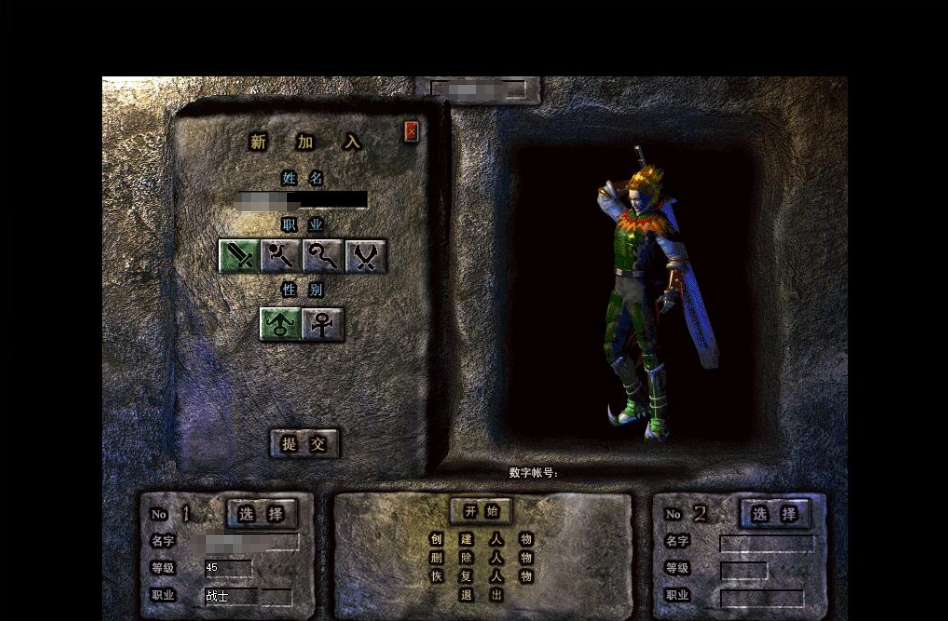The width and height of the screenshot is (948, 621).
Task: Select the running figure class icon
Action: tap(281, 256)
